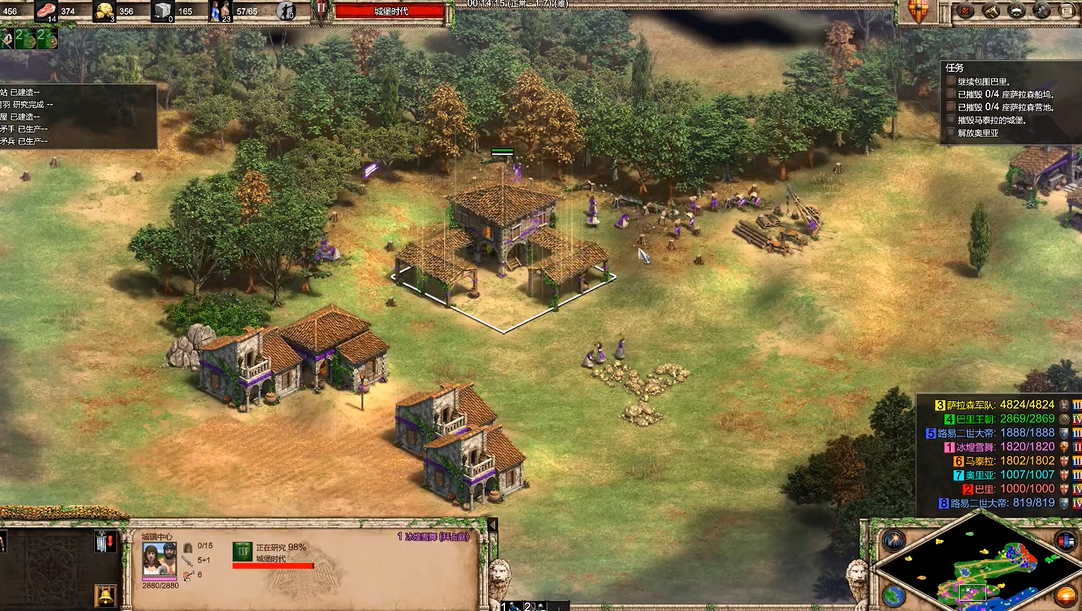Click the food resource icon
The image size is (1082, 611).
click(46, 12)
